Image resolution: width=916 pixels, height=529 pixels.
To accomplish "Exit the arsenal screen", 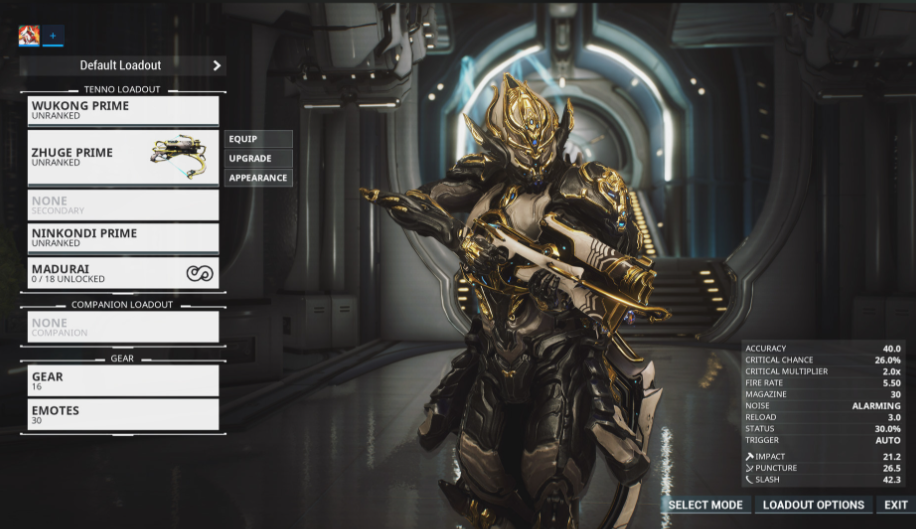I will coord(896,505).
